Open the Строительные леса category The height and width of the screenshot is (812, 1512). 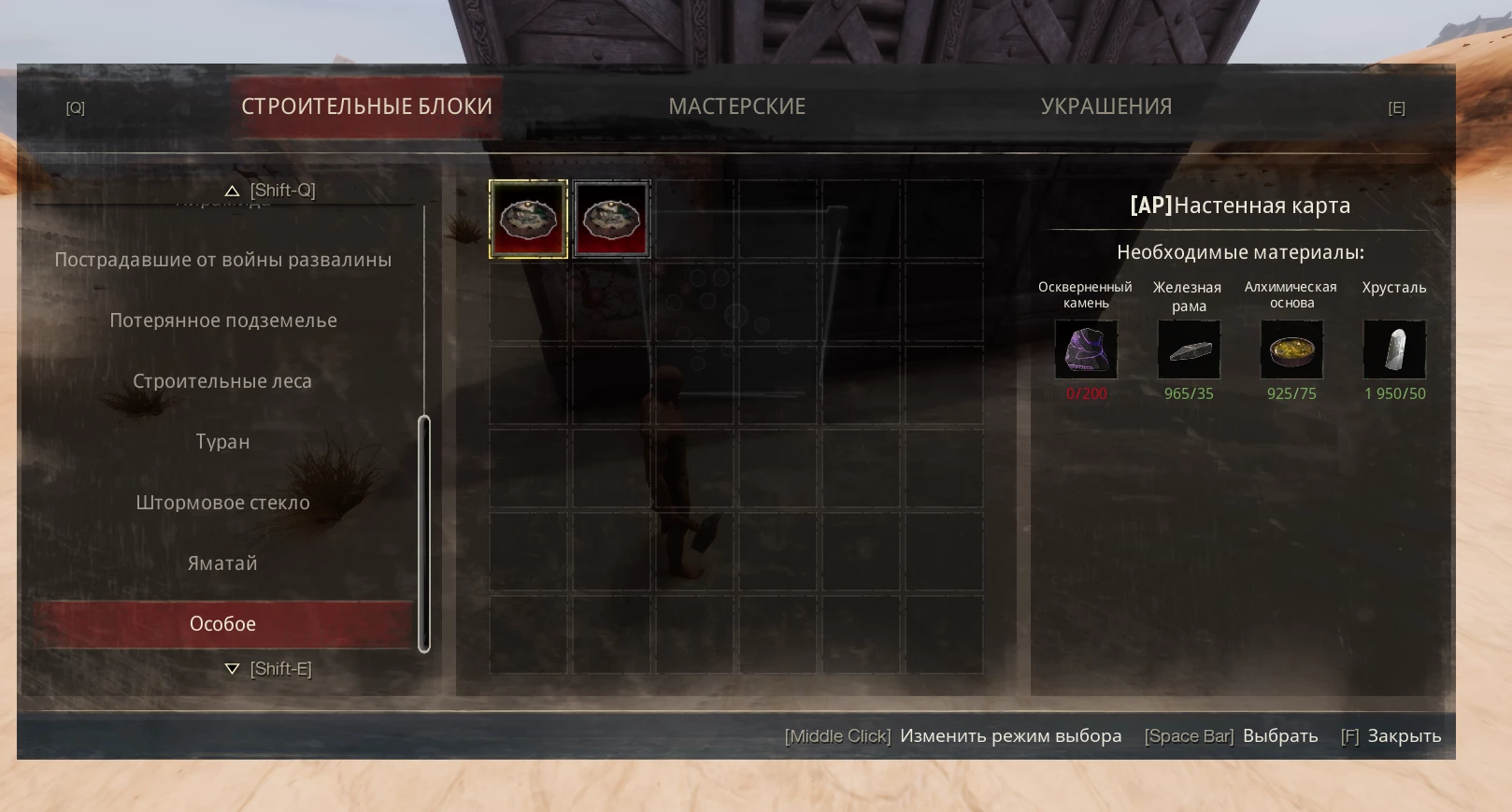tap(222, 381)
